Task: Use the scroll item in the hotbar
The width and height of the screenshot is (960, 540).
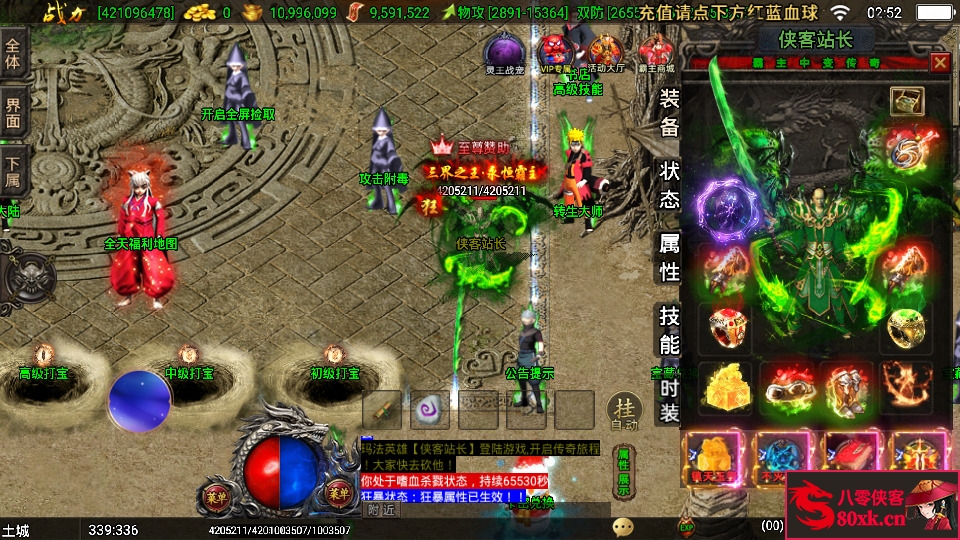Action: click(x=382, y=410)
